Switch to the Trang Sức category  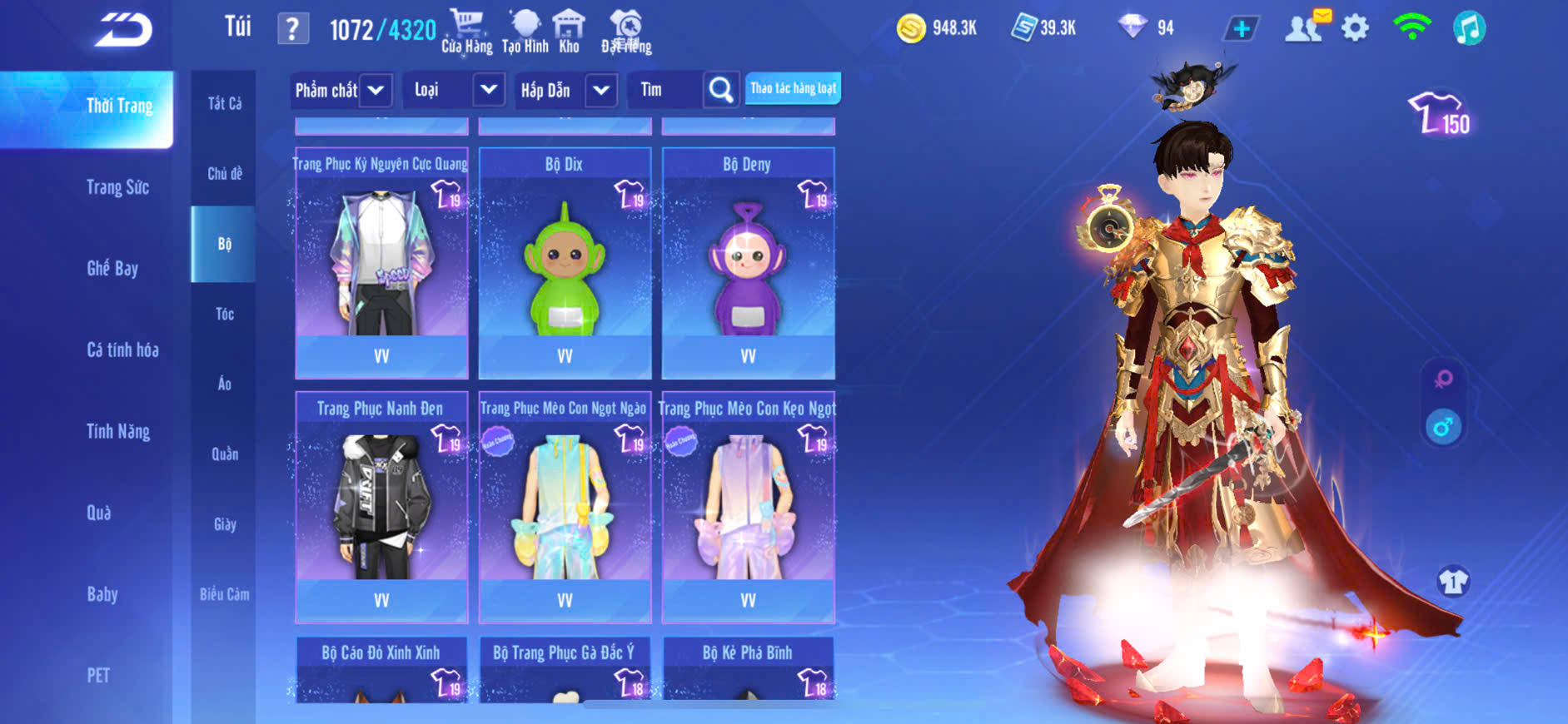[x=117, y=187]
